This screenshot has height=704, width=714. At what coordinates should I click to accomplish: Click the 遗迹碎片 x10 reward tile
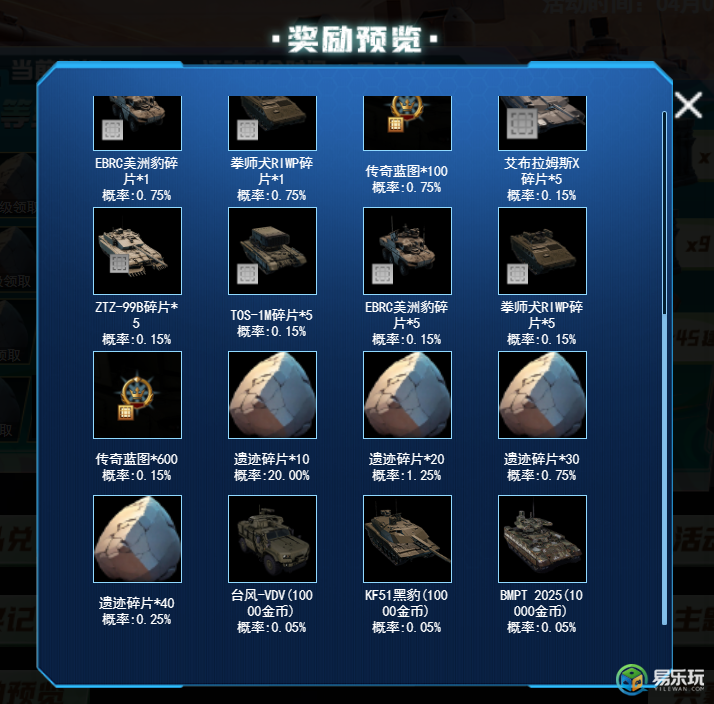click(272, 395)
